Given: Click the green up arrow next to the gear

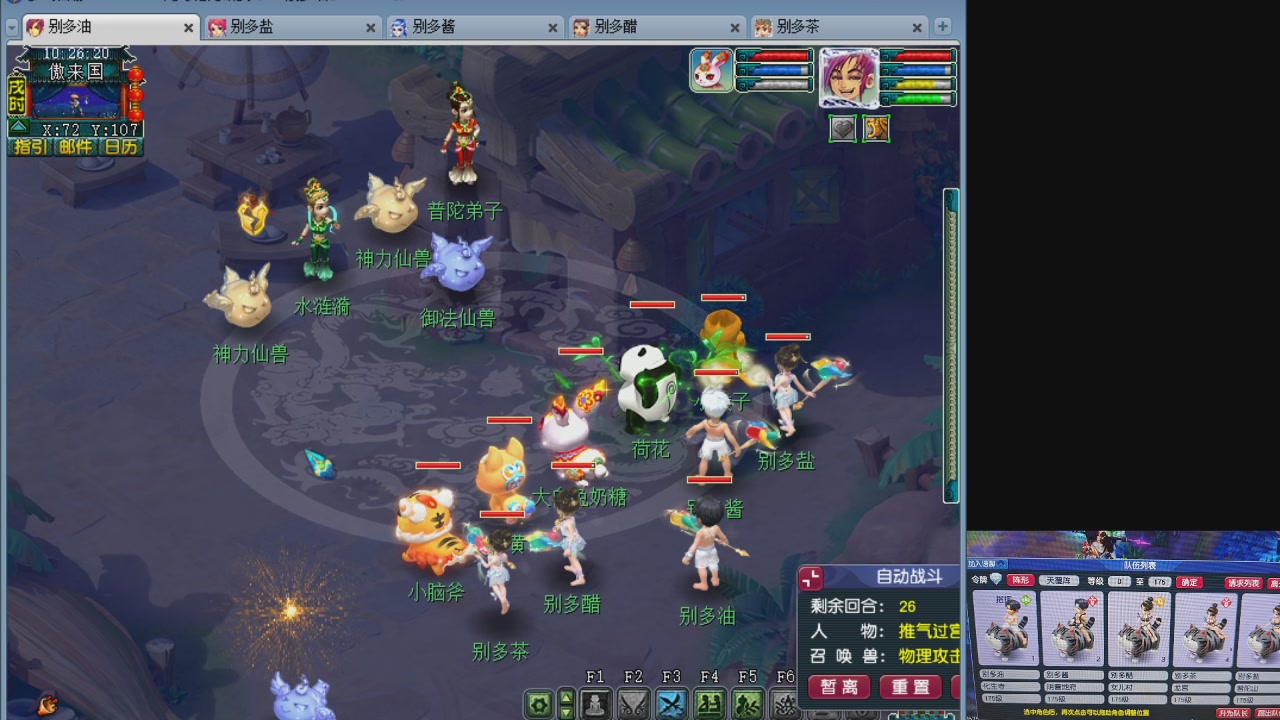Looking at the screenshot, I should pyautogui.click(x=564, y=698).
